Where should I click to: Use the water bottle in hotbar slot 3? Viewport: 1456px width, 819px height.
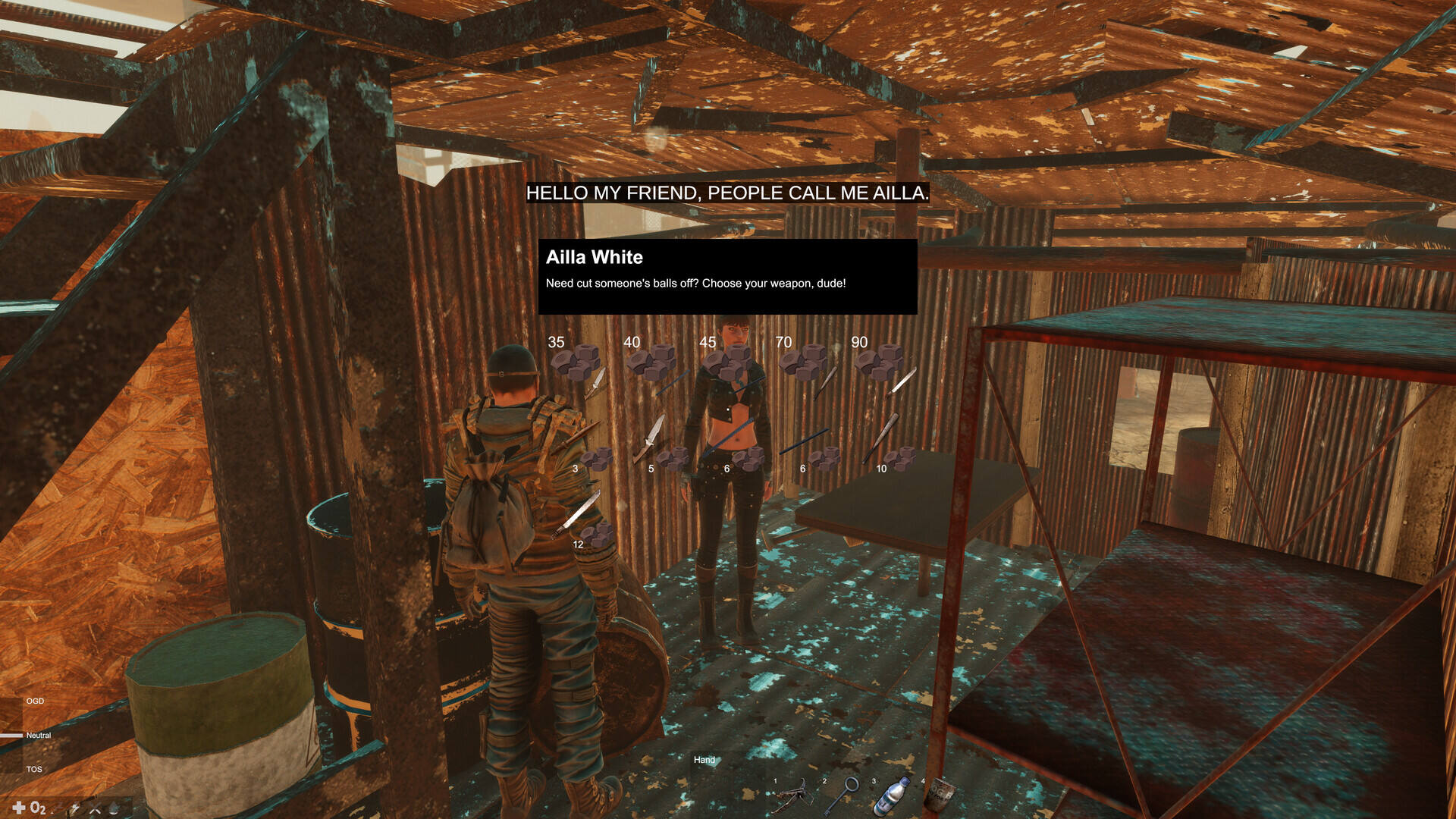point(892,796)
